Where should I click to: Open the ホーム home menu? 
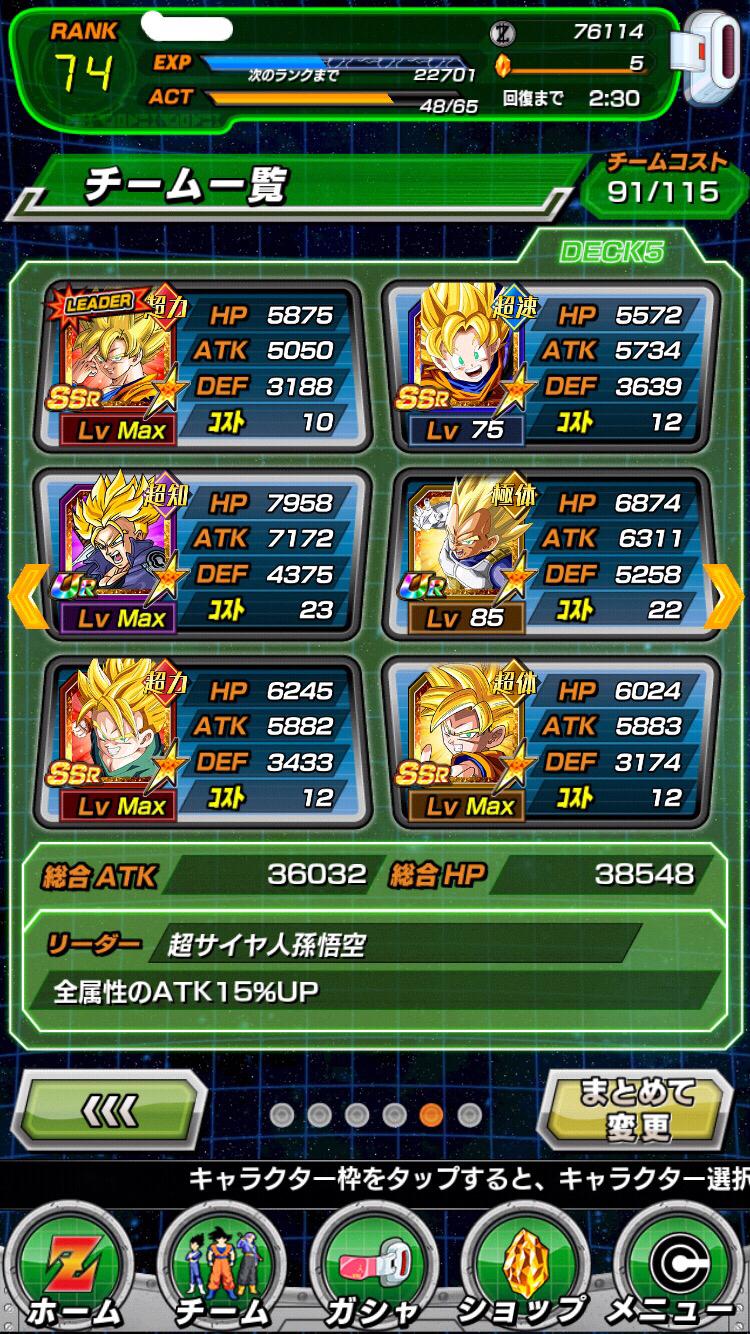click(x=73, y=1268)
